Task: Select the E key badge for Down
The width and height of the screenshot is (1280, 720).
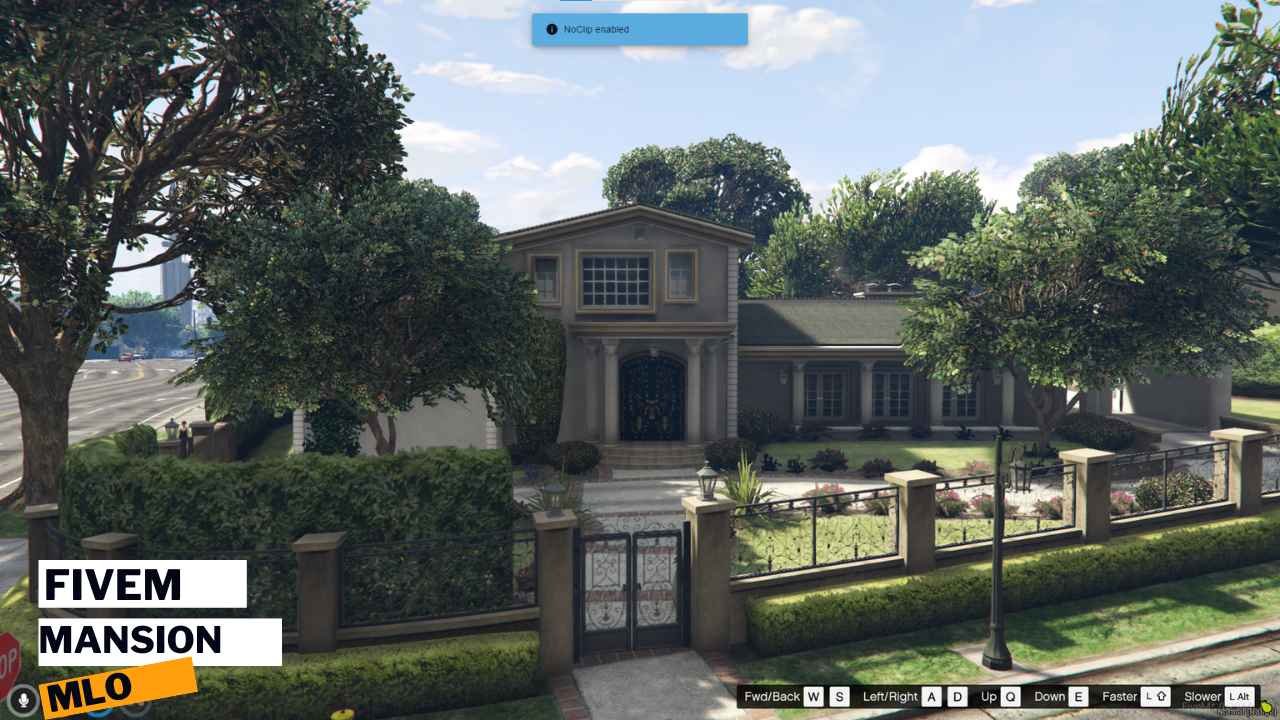Action: pos(1078,697)
